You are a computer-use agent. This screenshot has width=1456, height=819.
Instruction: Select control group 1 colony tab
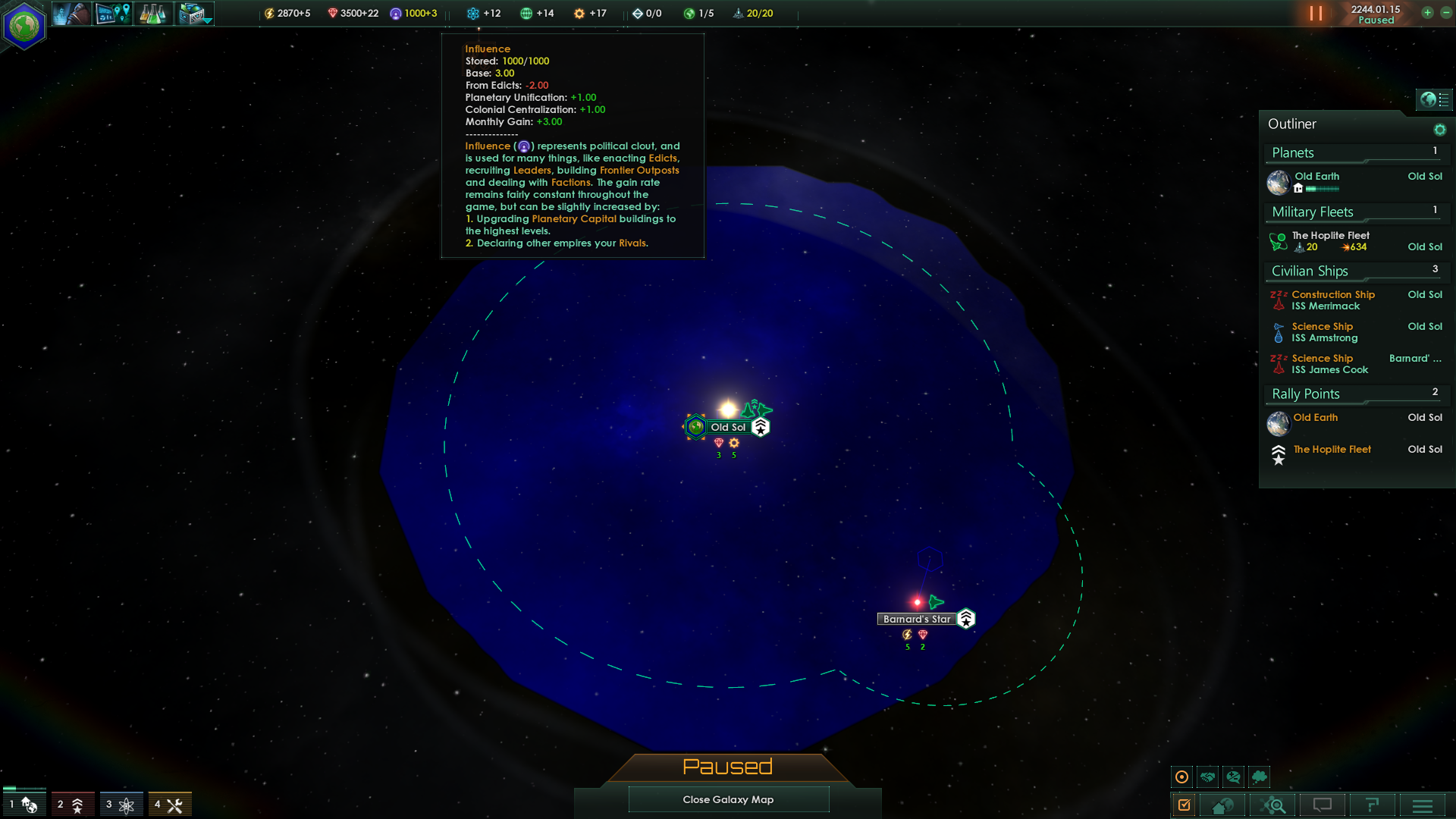24,804
